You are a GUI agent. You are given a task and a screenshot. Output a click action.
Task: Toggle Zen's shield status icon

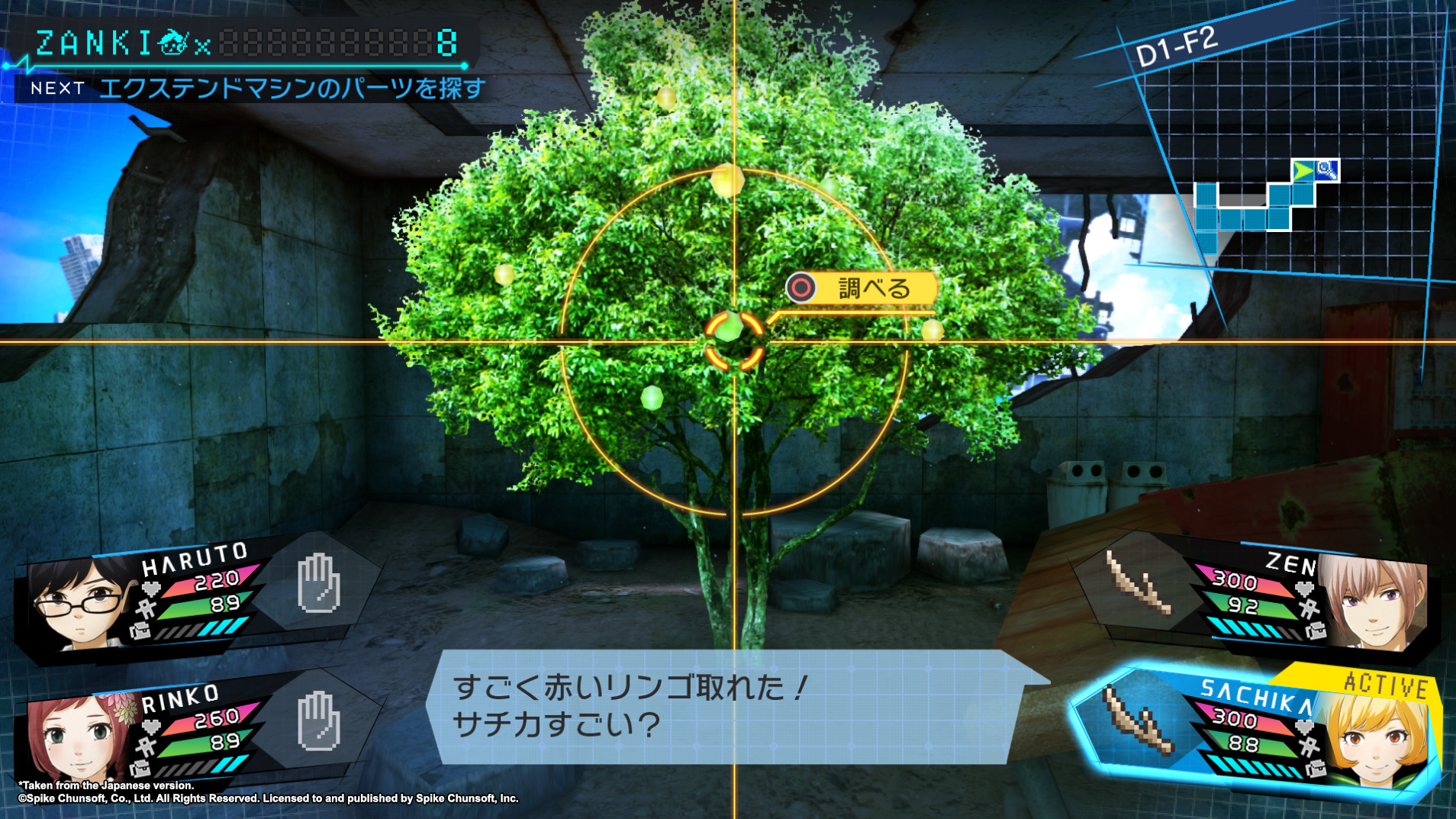point(1309,608)
